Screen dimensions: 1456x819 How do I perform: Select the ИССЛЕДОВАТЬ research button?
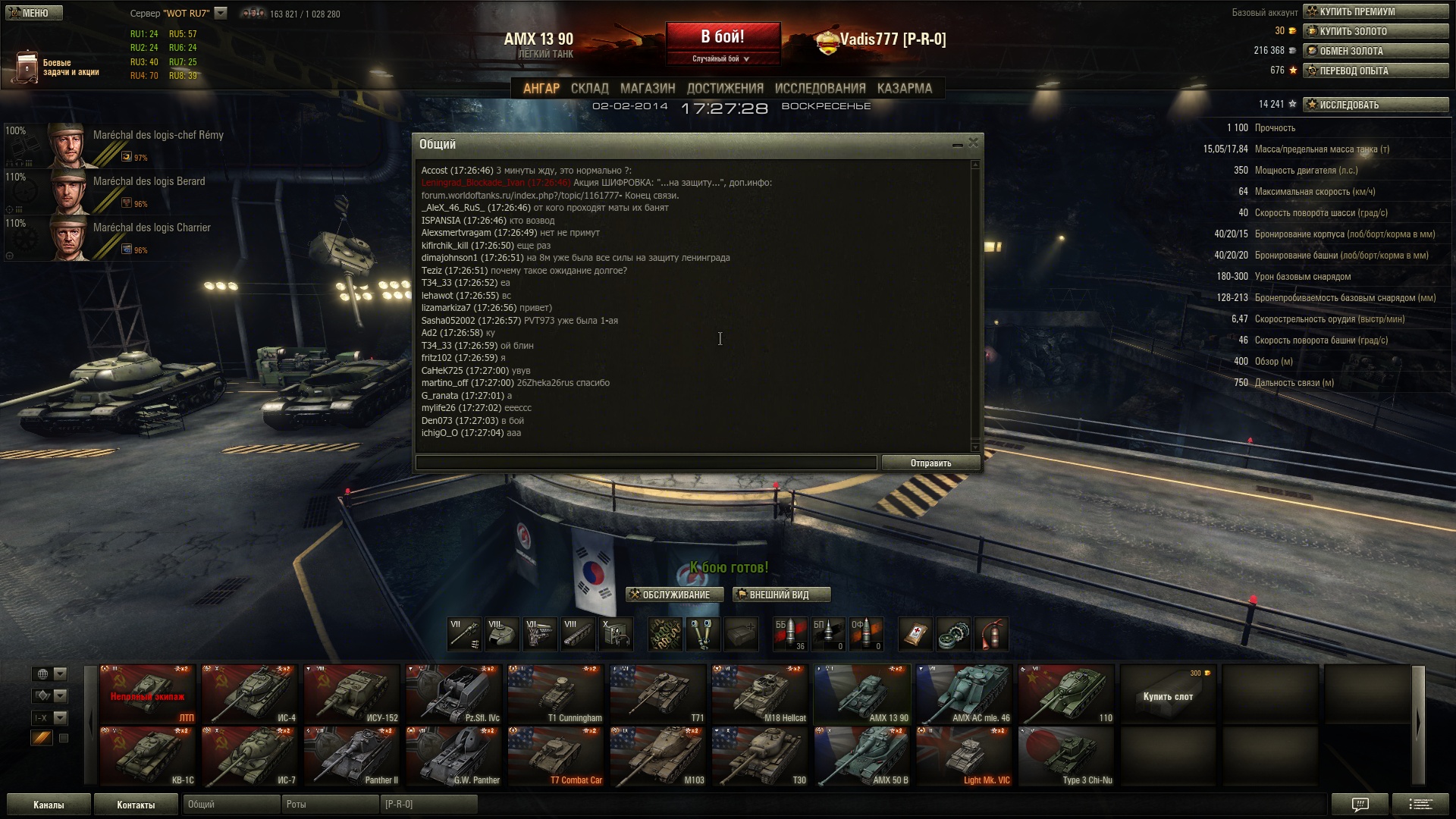pos(1375,105)
